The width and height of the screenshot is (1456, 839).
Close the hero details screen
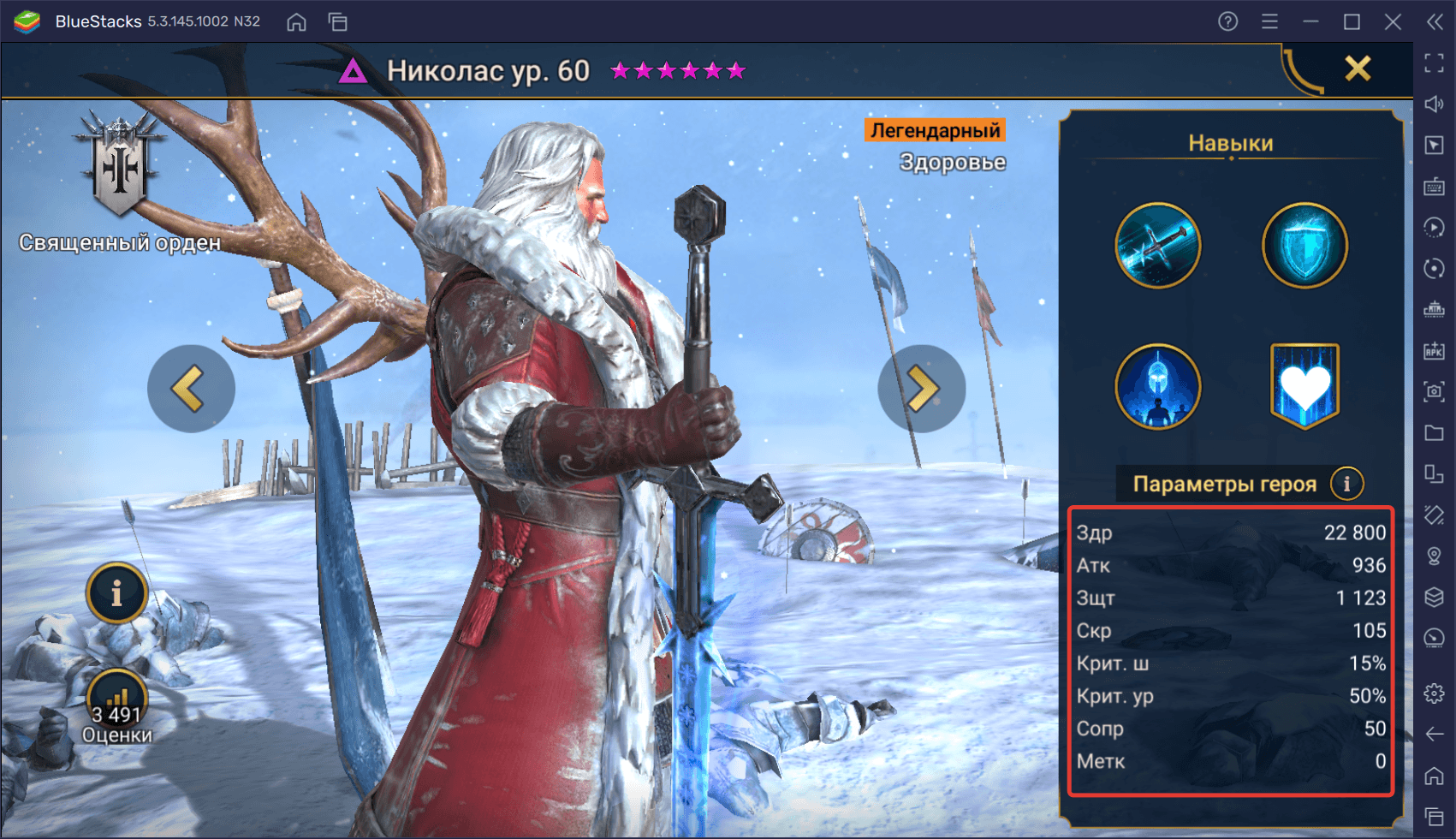click(x=1358, y=68)
